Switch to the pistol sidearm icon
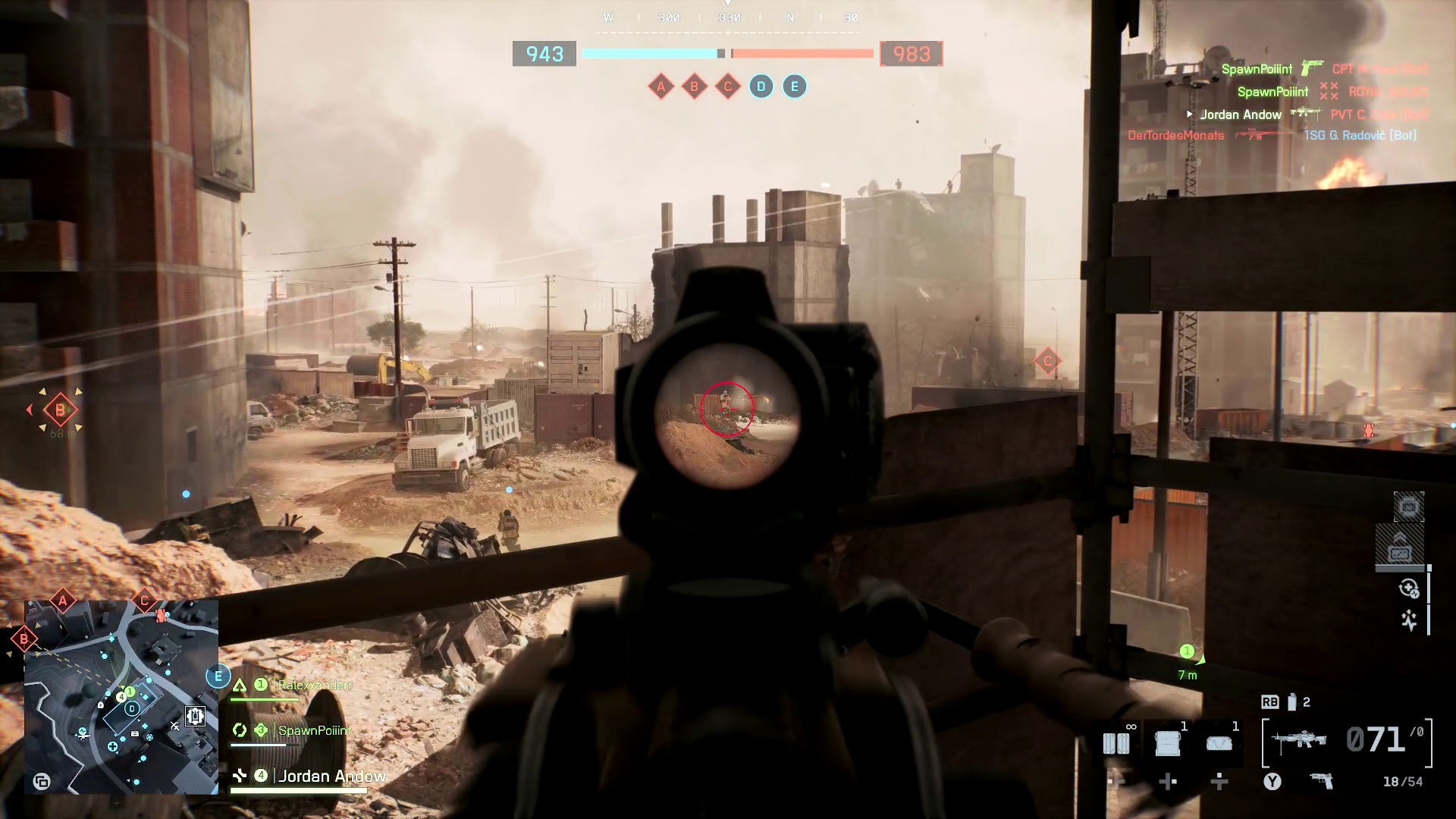1456x819 pixels. coord(1322,781)
